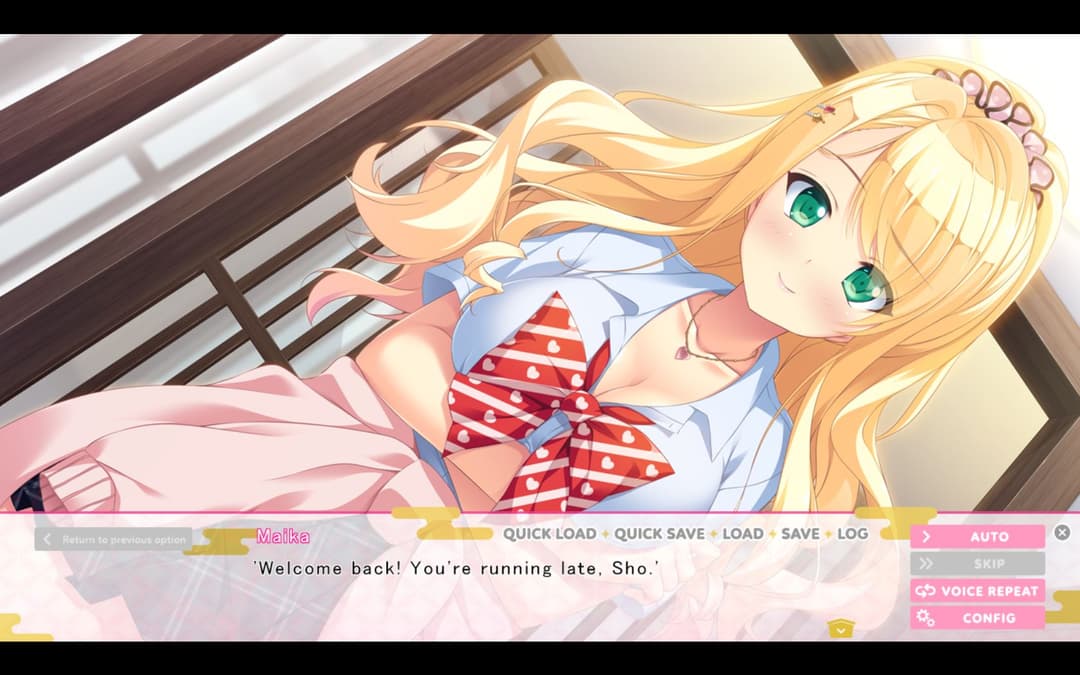This screenshot has height=675, width=1080.
Task: Open the Load menu
Action: tap(743, 534)
